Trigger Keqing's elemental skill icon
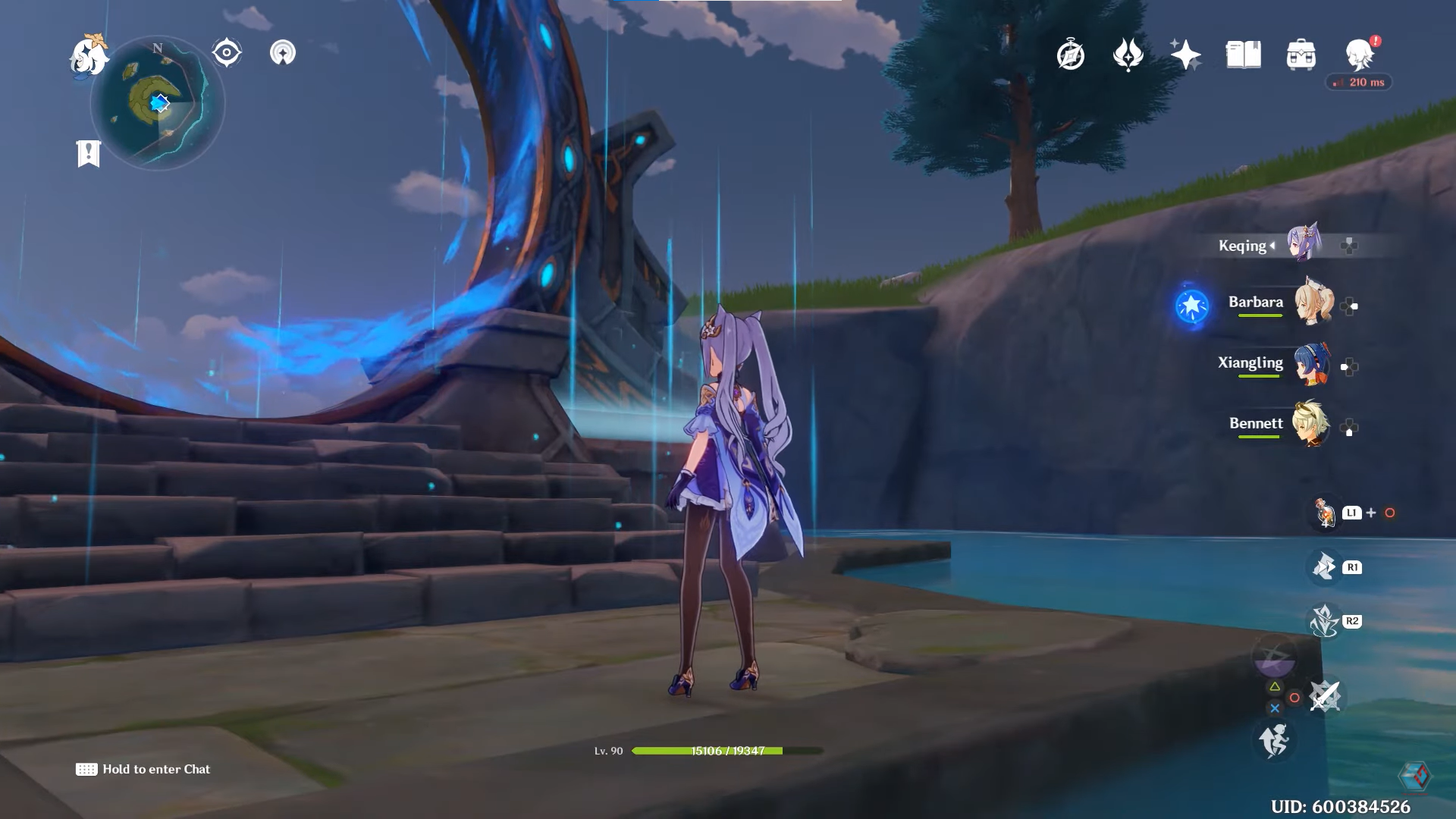1456x819 pixels. tap(1324, 566)
